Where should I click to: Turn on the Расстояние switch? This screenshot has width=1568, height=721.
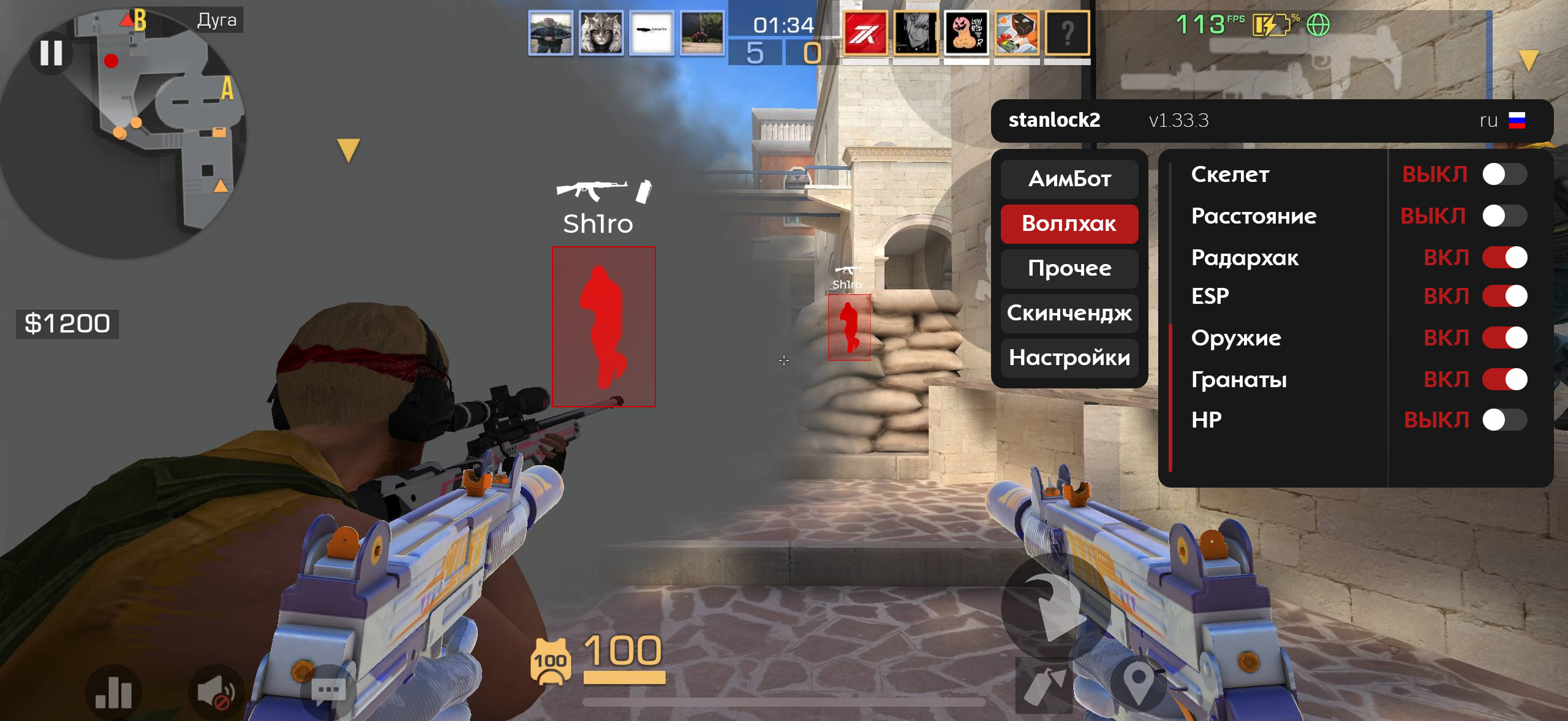pos(1504,216)
